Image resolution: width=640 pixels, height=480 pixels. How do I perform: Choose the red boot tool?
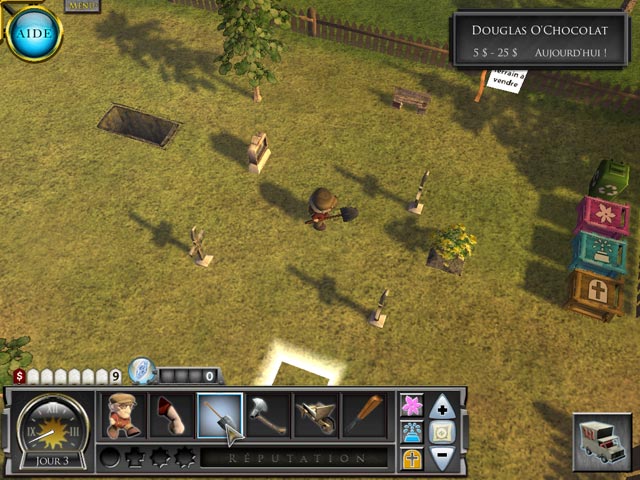[171, 415]
